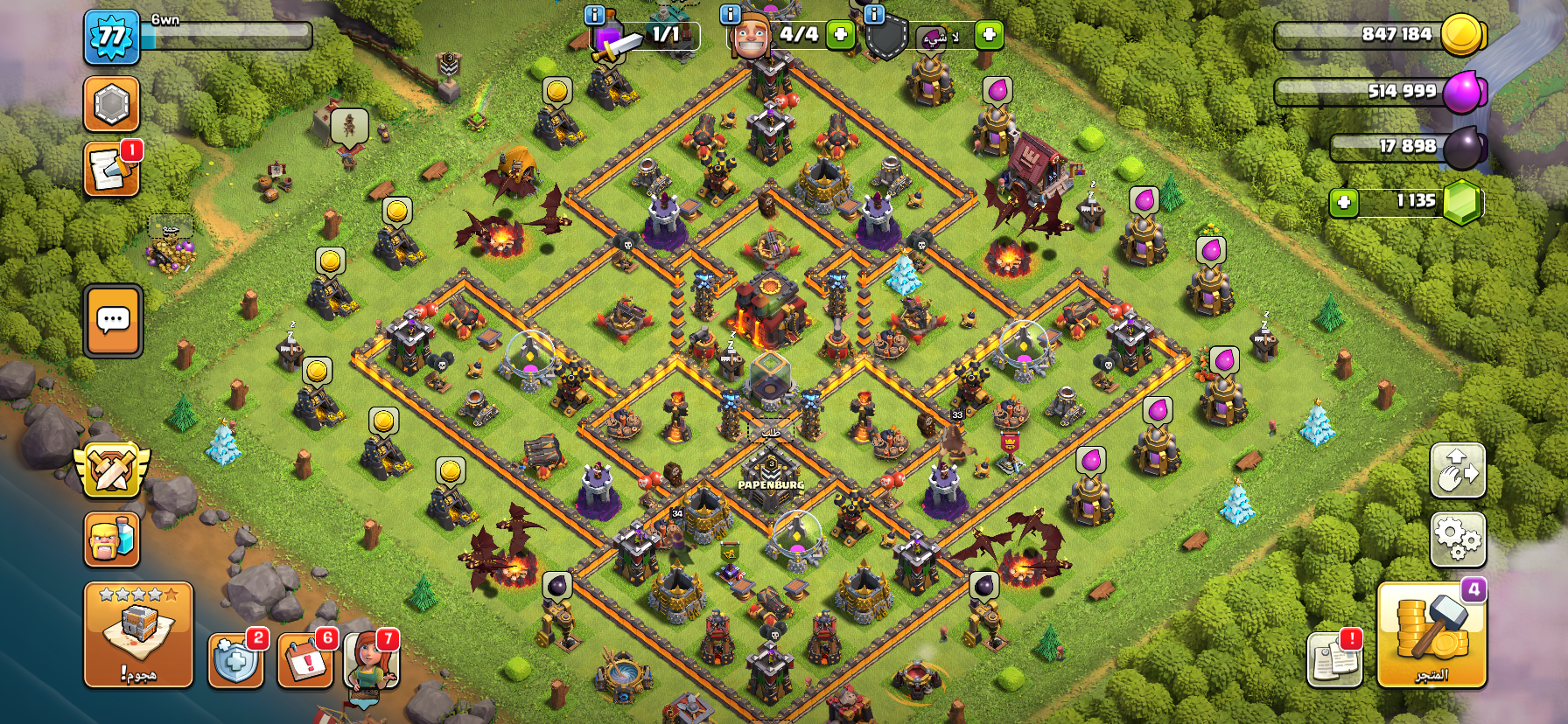This screenshot has width=1568, height=724.
Task: Open the events calendar with badge 6
Action: [x=304, y=661]
